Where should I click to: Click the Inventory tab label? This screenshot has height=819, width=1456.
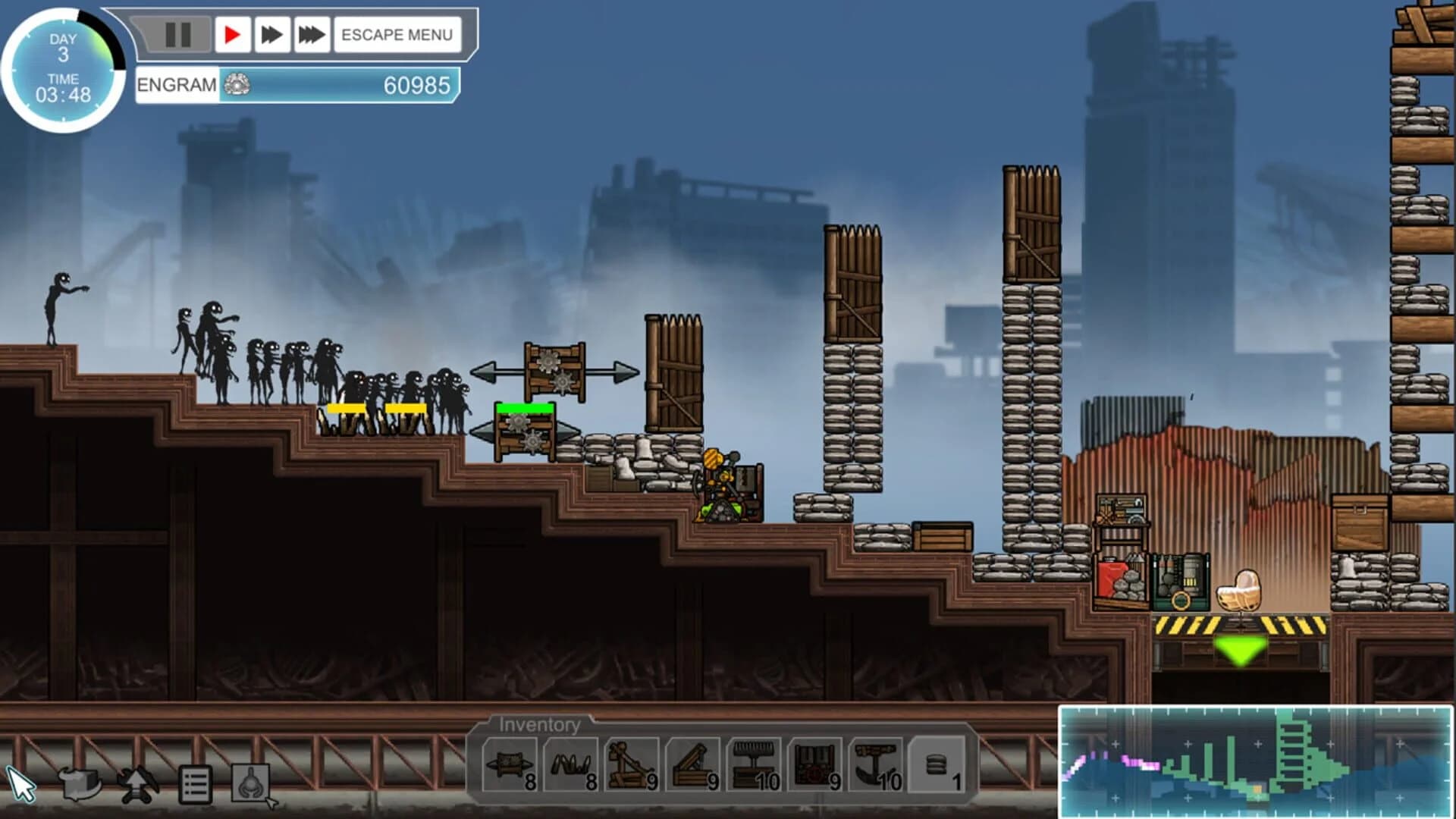coord(540,726)
